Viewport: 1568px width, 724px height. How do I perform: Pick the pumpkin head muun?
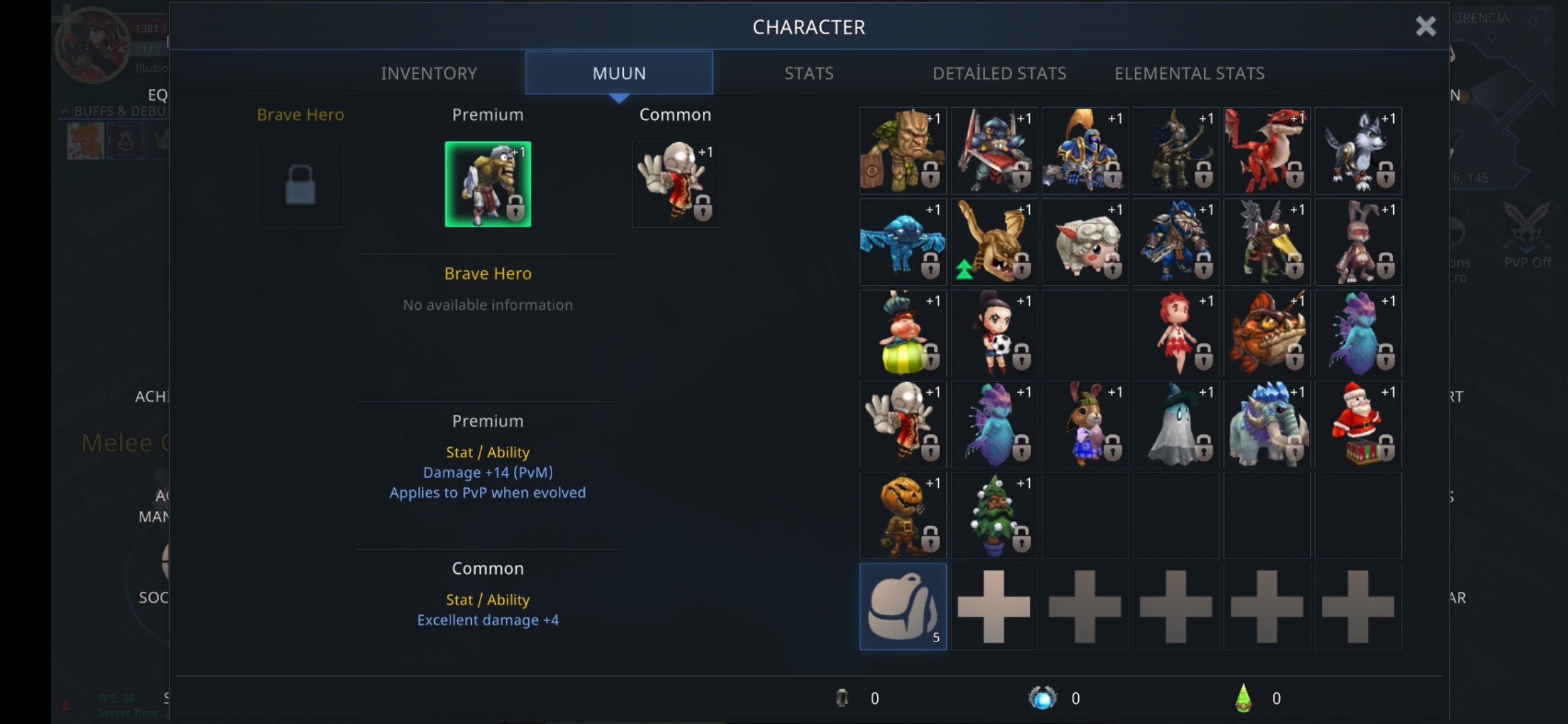[x=903, y=516]
